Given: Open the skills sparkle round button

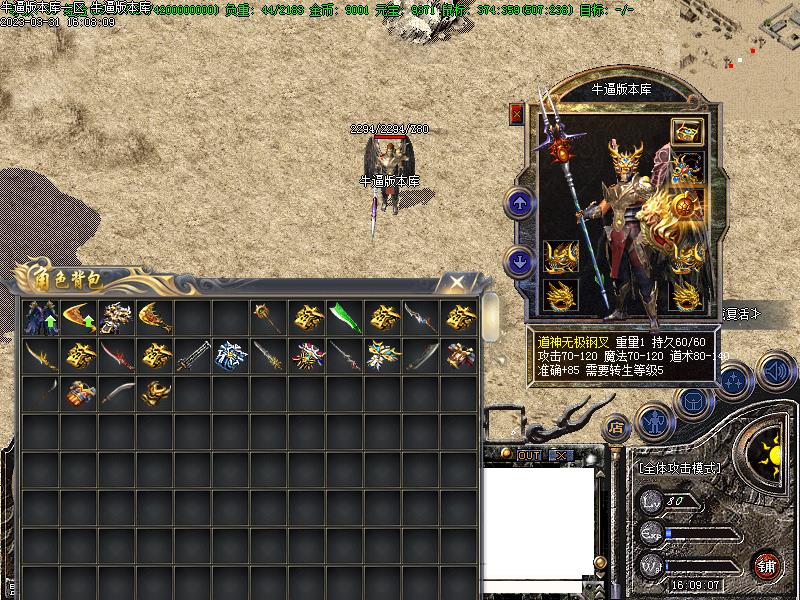Looking at the screenshot, I should pos(734,380).
